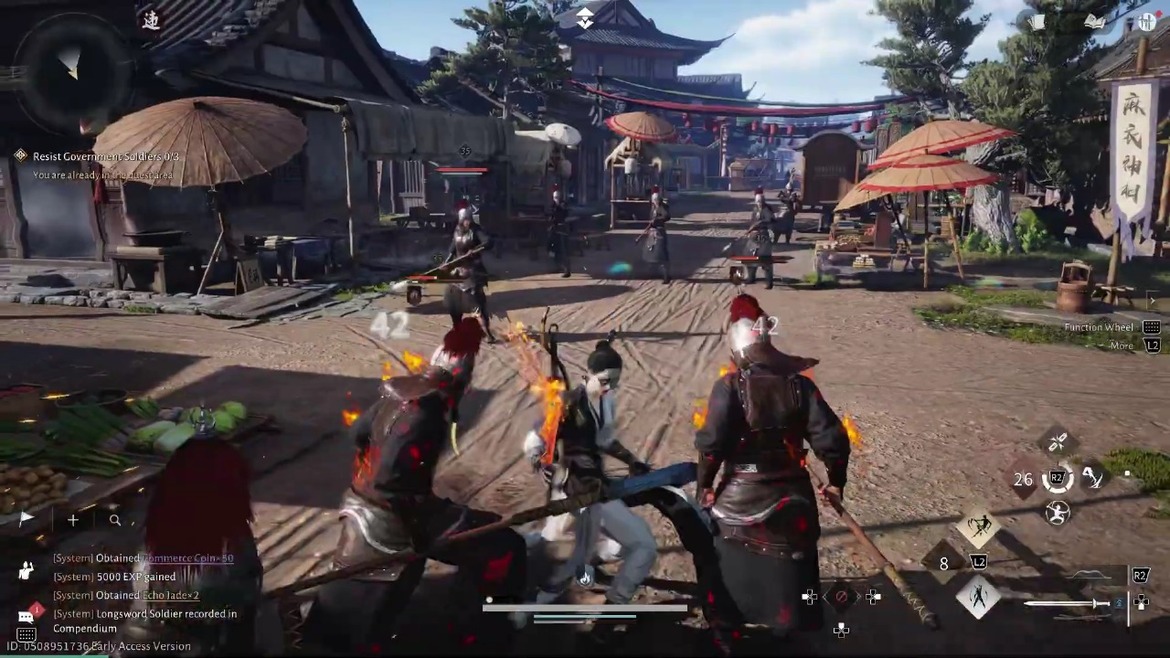Click the Echo Jade link in chat
This screenshot has width=1170, height=658.
[171, 595]
